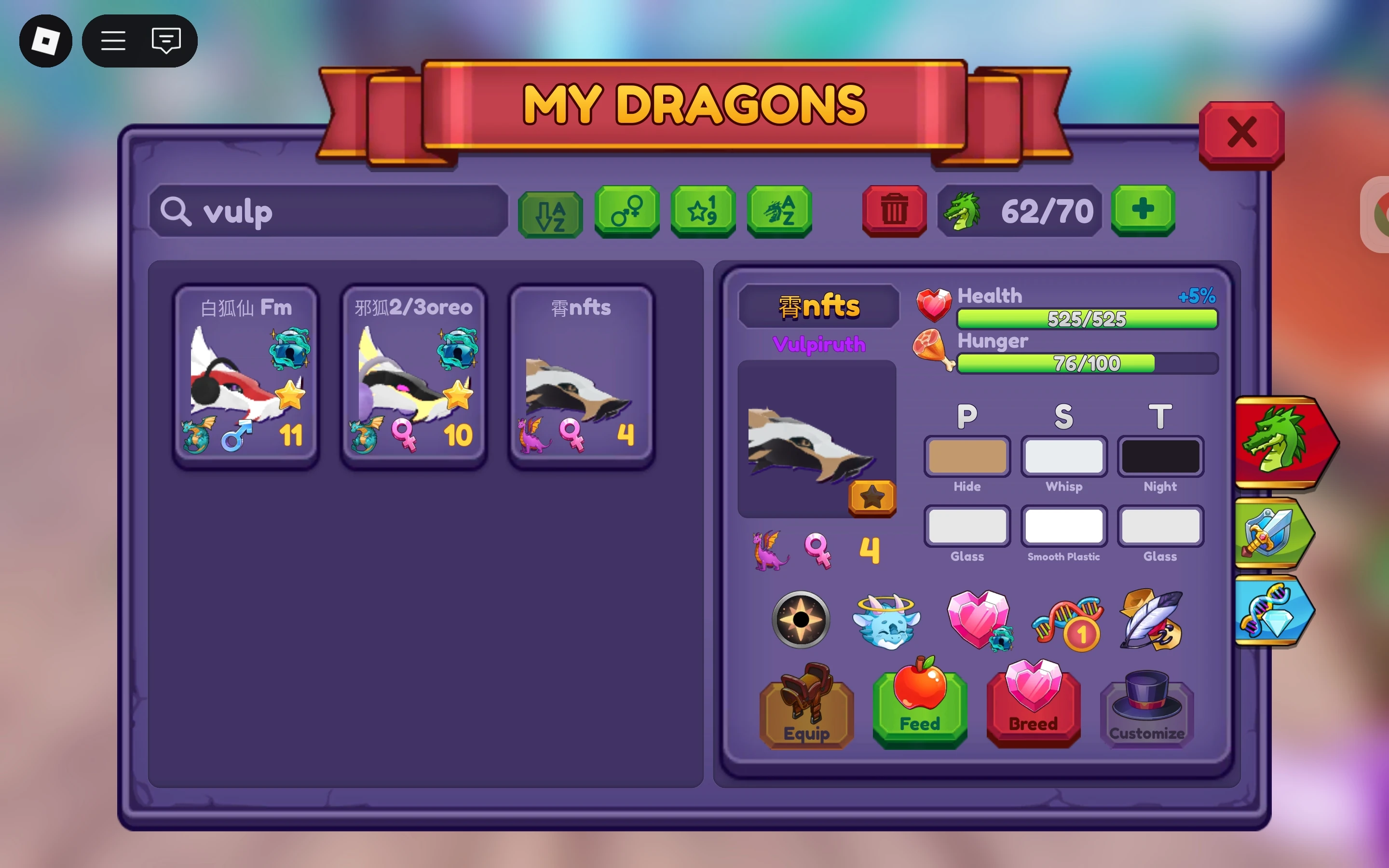Select the gender sort filter
Image resolution: width=1389 pixels, height=868 pixels.
627,212
